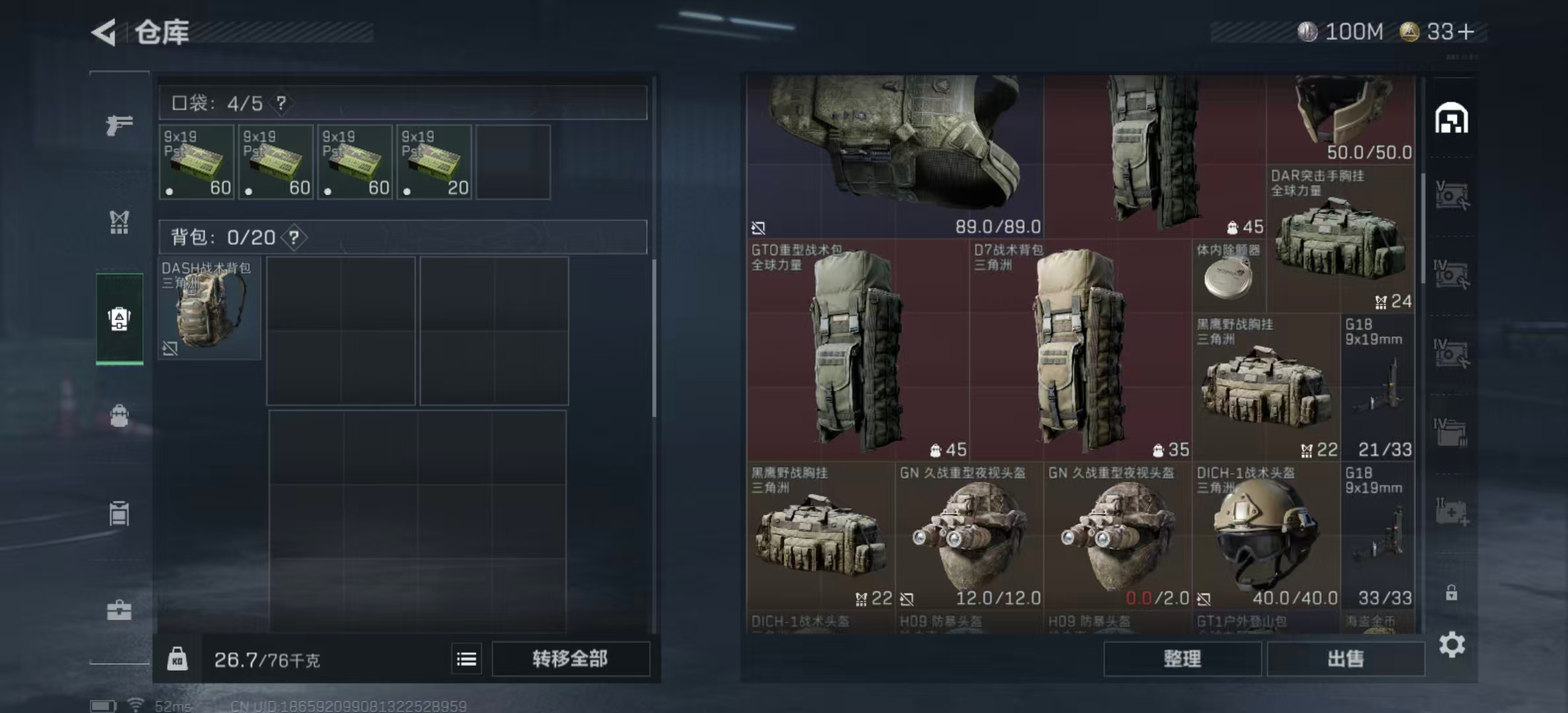Viewport: 1568px width, 713px height.
Task: Open the 出售 sell option
Action: click(x=1345, y=658)
